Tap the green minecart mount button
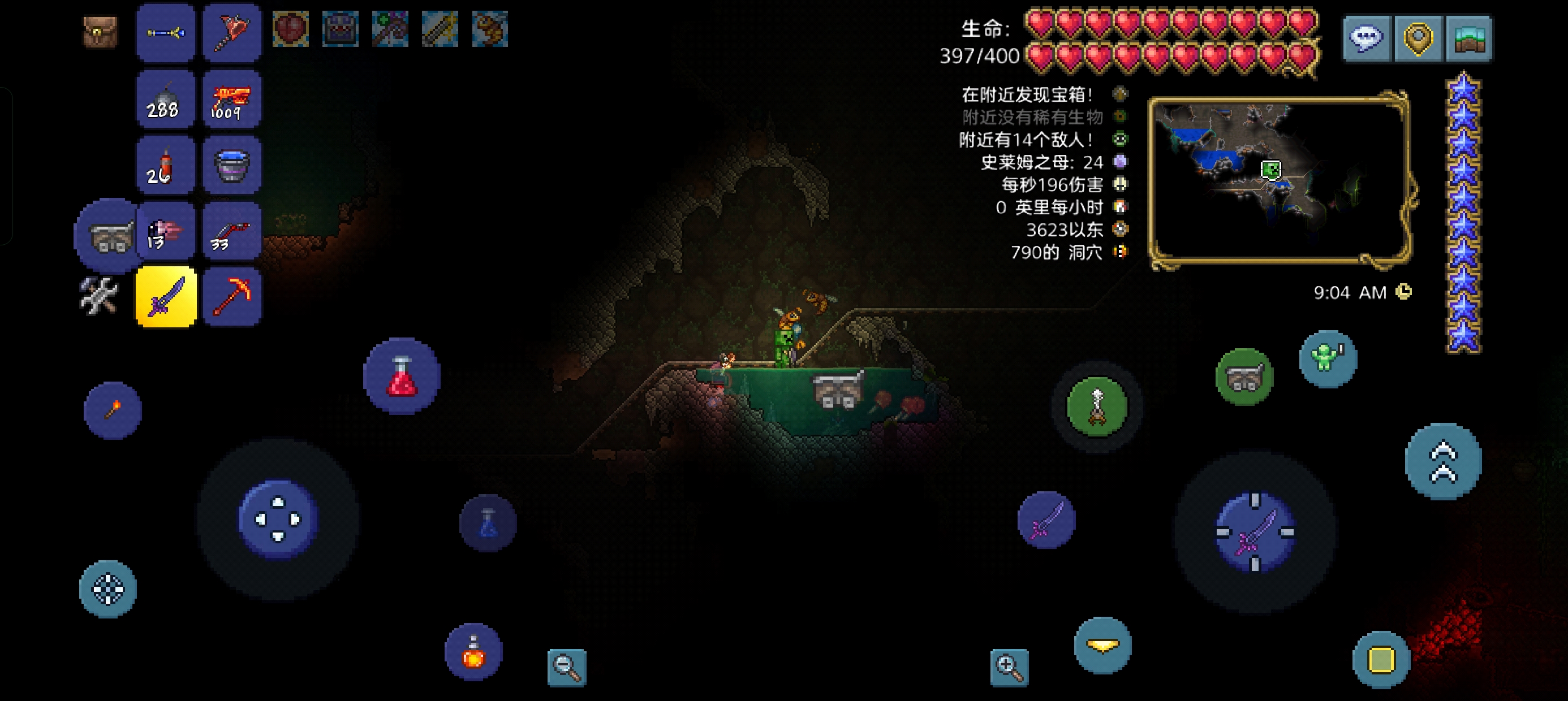The image size is (1568, 701). [1244, 377]
